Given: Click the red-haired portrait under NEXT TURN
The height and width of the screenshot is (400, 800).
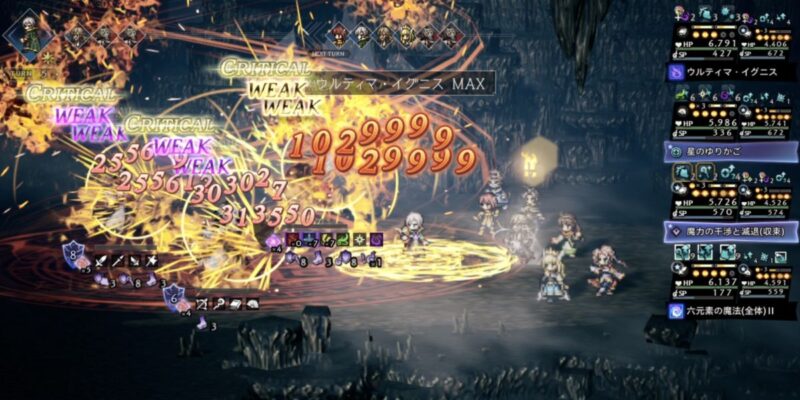Looking at the screenshot, I should click(x=340, y=33).
